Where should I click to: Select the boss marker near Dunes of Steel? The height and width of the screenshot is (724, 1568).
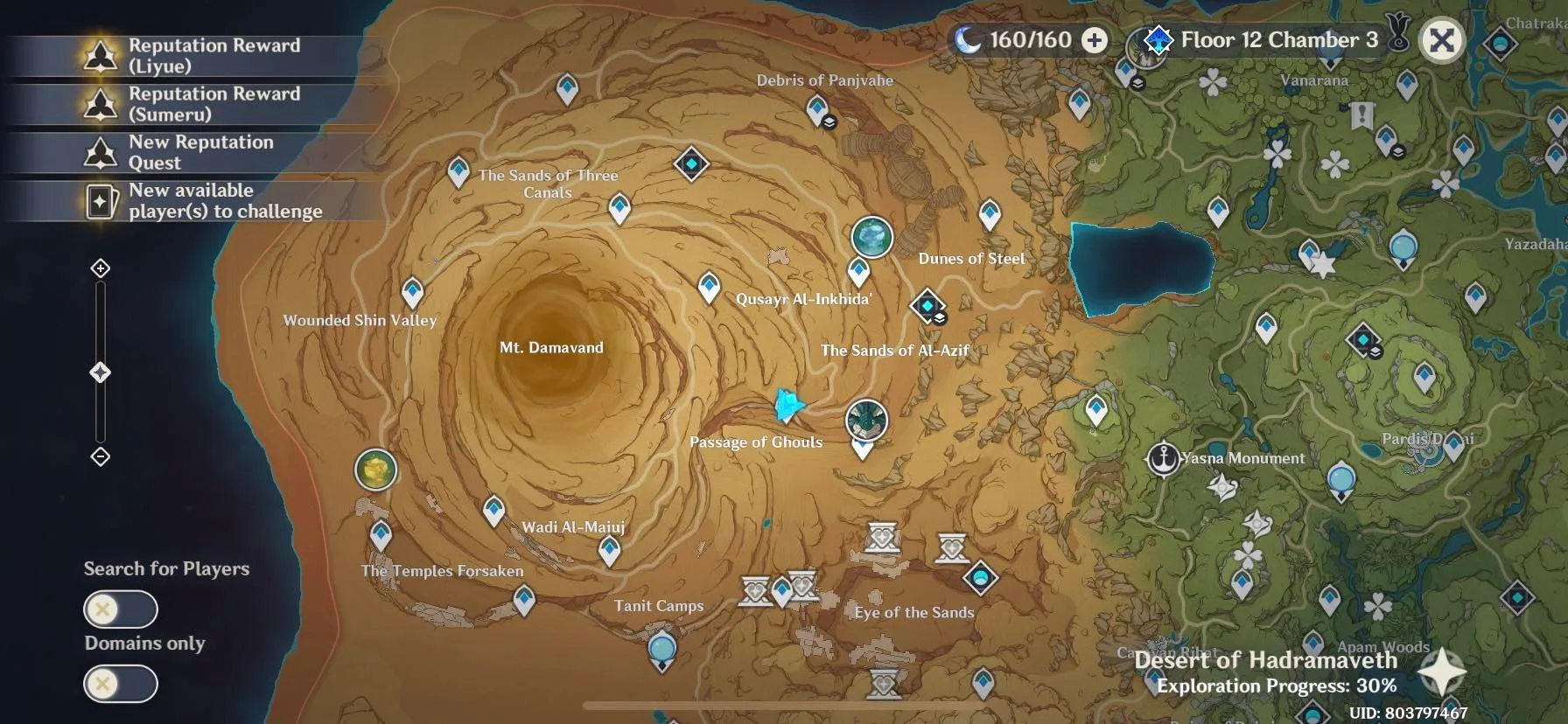pos(871,237)
